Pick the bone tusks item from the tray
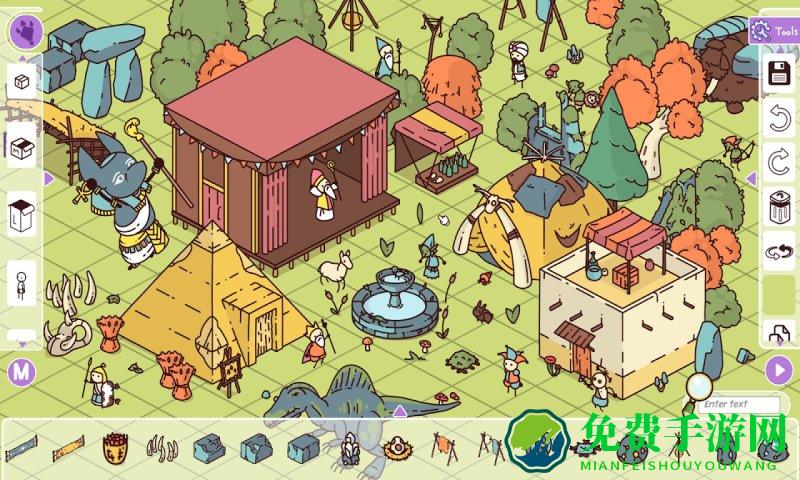 163,446
